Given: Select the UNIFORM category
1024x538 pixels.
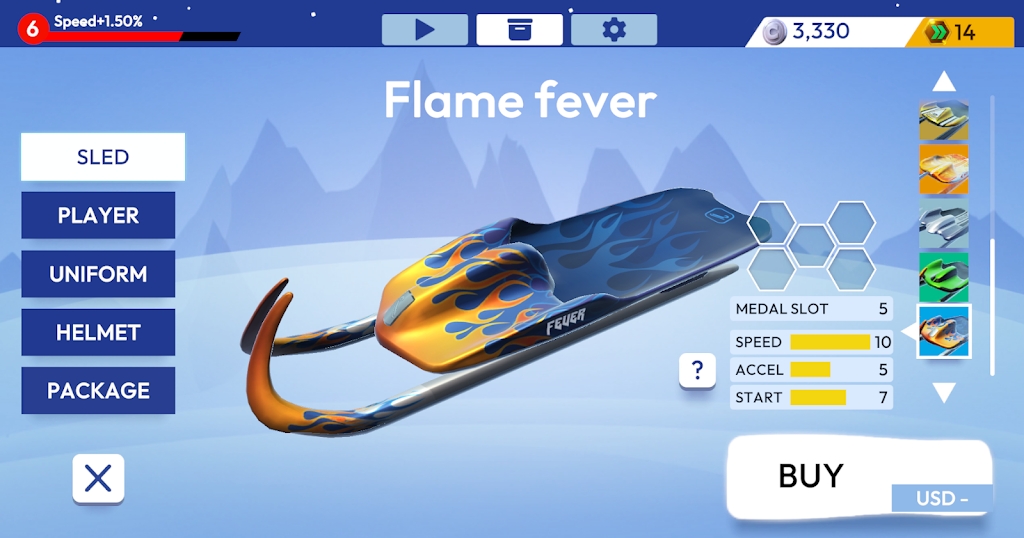Looking at the screenshot, I should [98, 274].
